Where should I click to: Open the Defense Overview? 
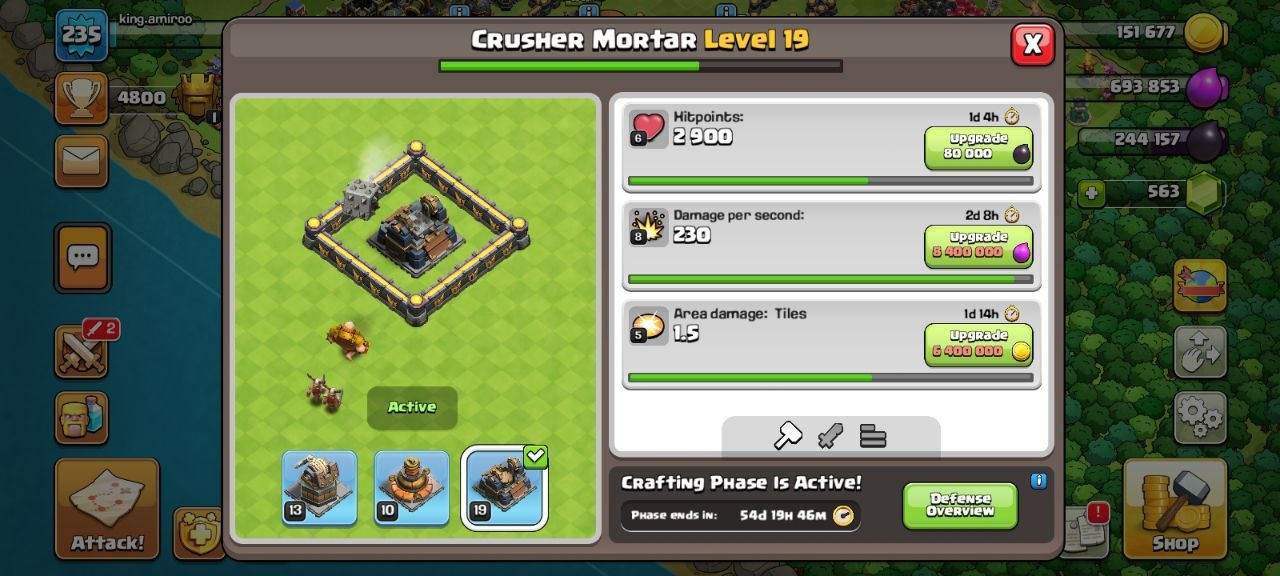click(x=960, y=506)
